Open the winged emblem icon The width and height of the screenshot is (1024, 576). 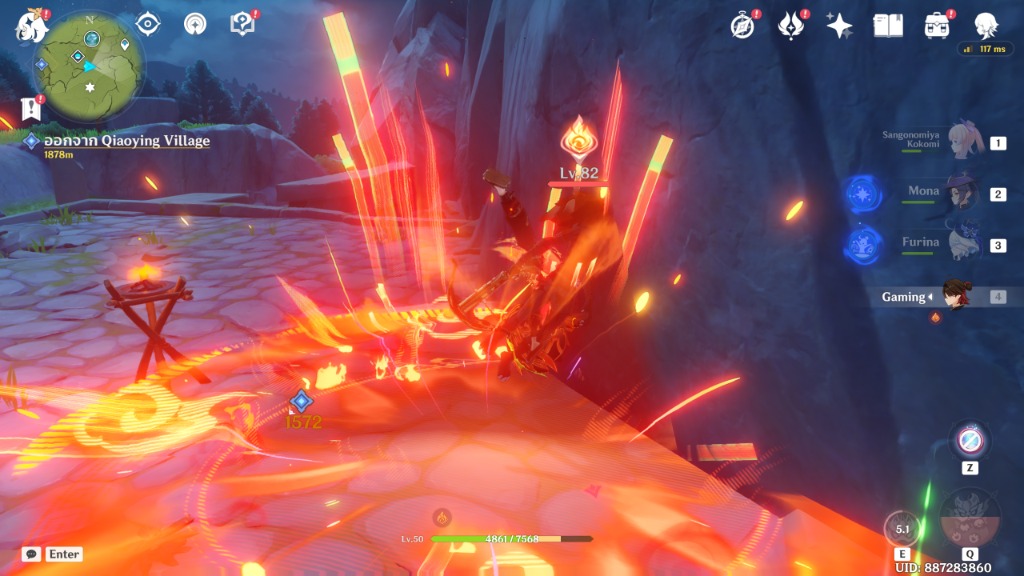pyautogui.click(x=791, y=25)
